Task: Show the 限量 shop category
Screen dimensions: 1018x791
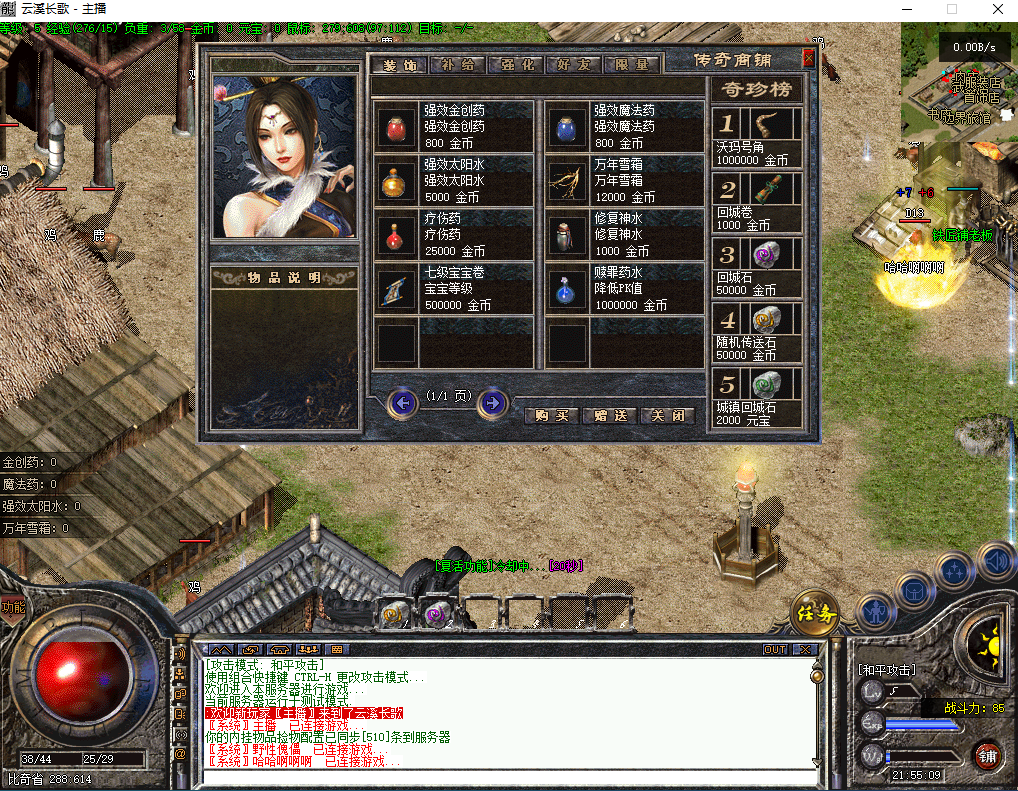Action: (632, 65)
